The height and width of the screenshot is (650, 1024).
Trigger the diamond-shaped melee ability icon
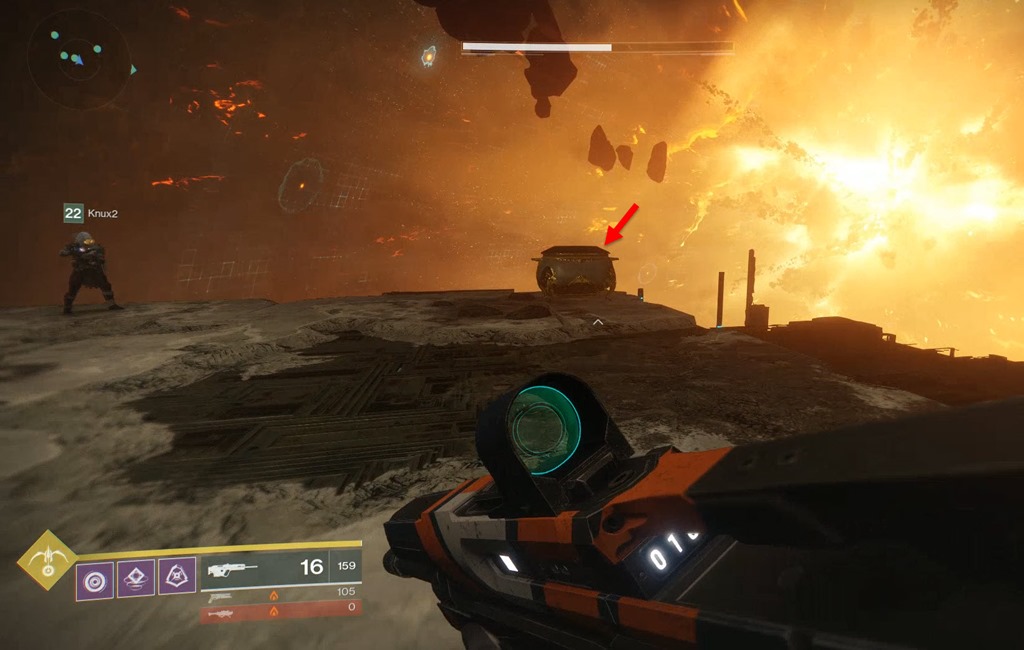point(136,579)
